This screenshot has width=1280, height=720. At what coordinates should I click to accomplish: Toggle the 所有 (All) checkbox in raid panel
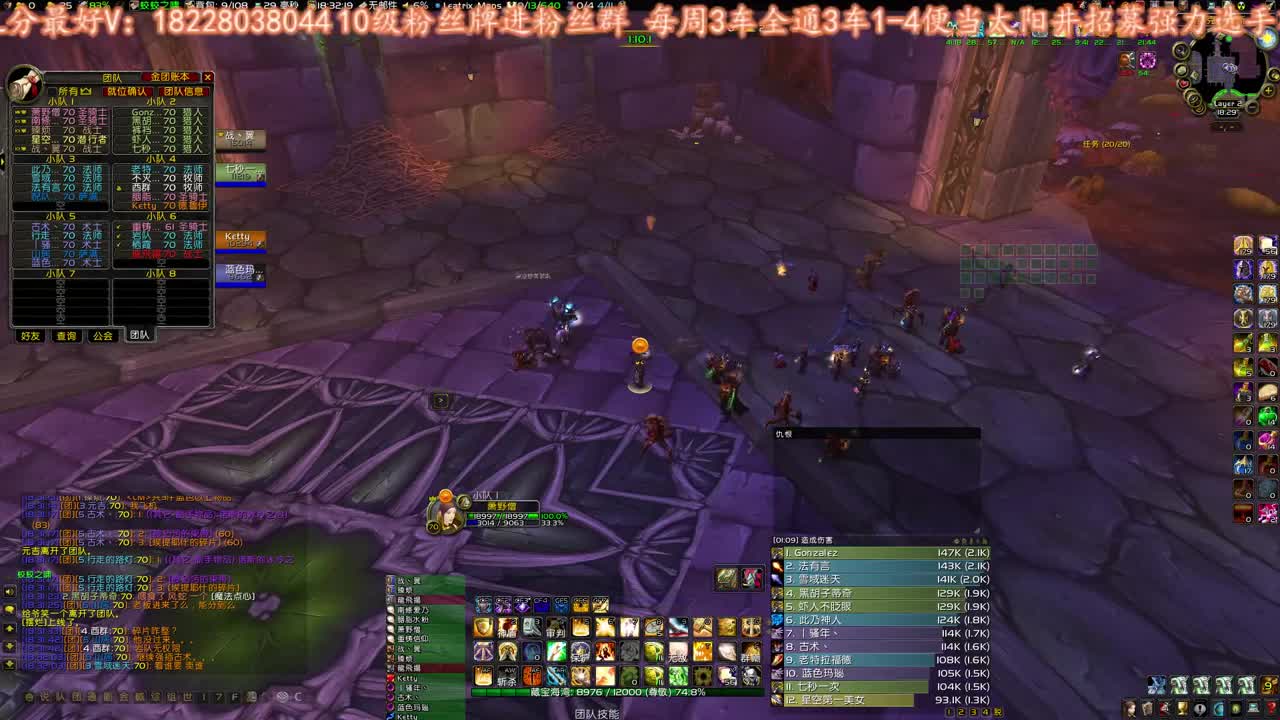point(52,90)
